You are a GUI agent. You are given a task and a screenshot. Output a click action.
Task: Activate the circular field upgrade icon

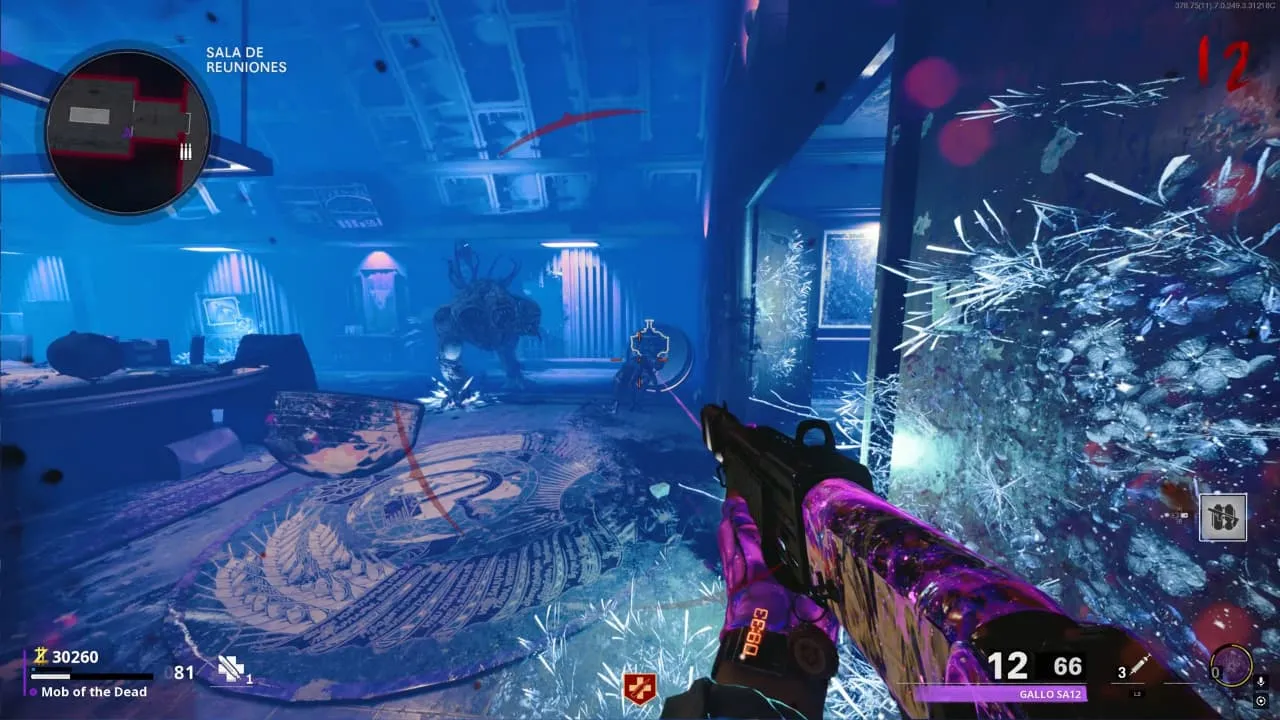click(x=1230, y=665)
